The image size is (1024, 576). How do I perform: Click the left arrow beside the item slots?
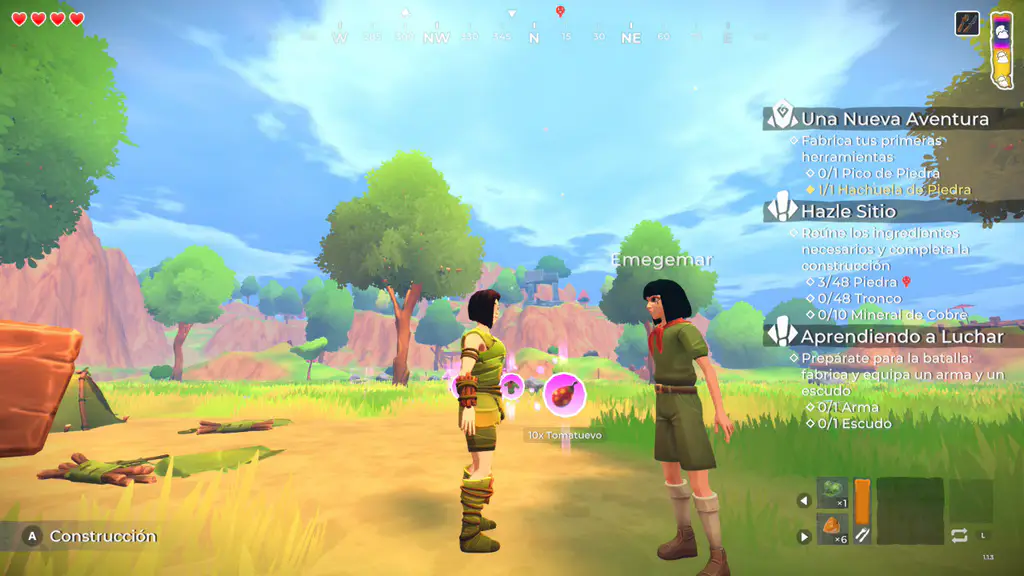click(x=804, y=500)
